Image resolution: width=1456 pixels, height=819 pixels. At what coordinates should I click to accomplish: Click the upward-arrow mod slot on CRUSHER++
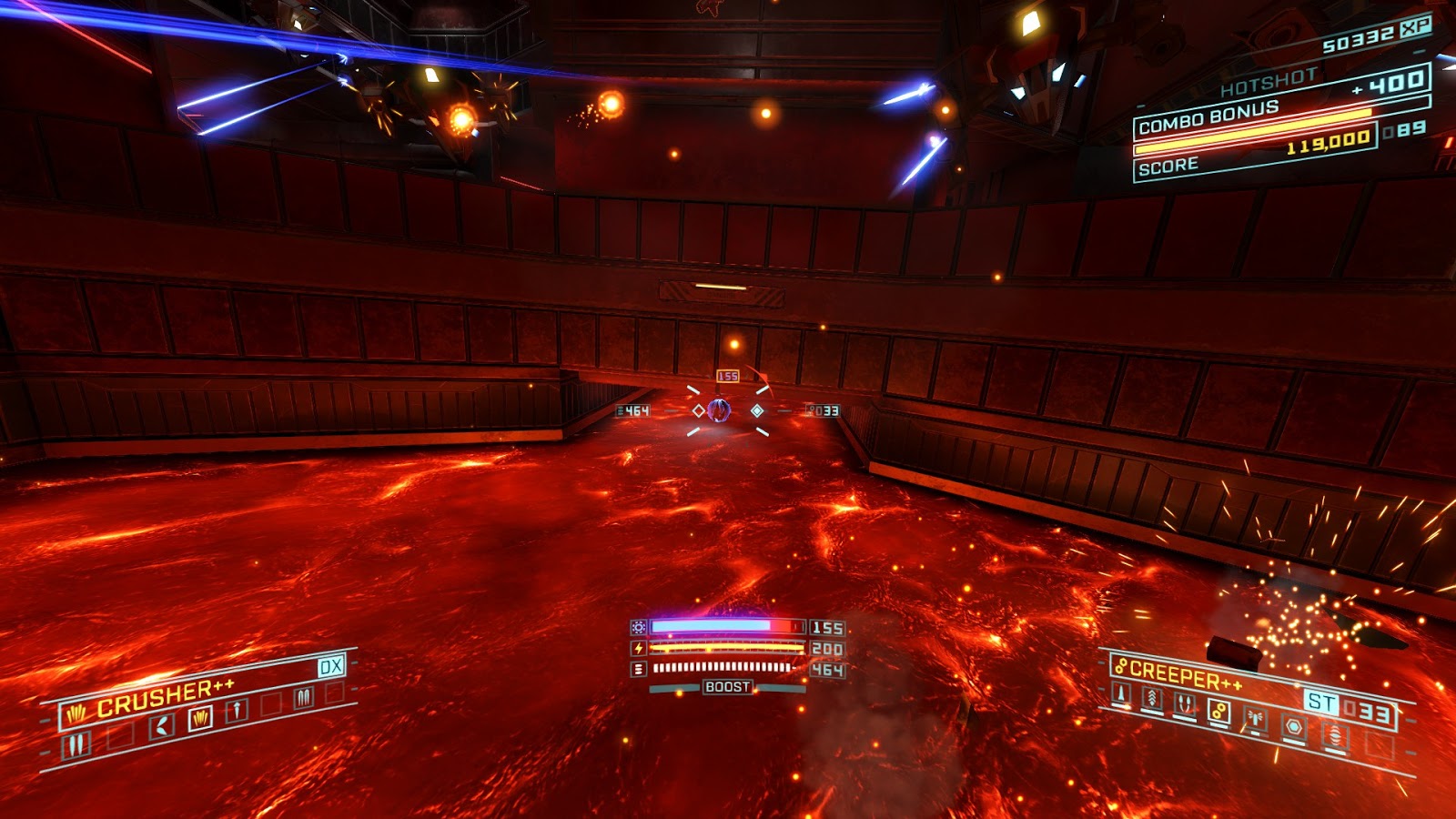(x=237, y=709)
